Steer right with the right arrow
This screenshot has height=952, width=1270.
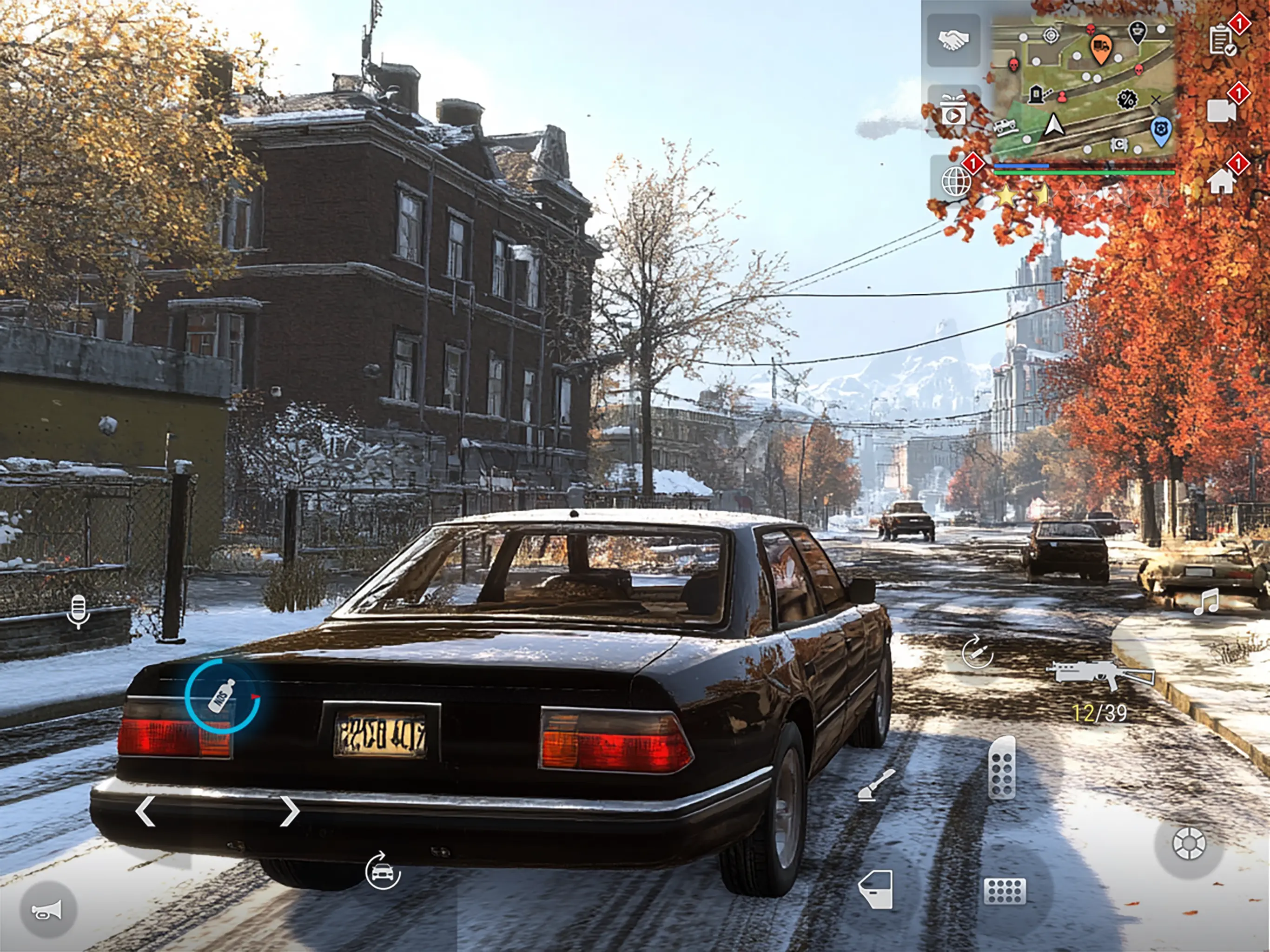(289, 811)
